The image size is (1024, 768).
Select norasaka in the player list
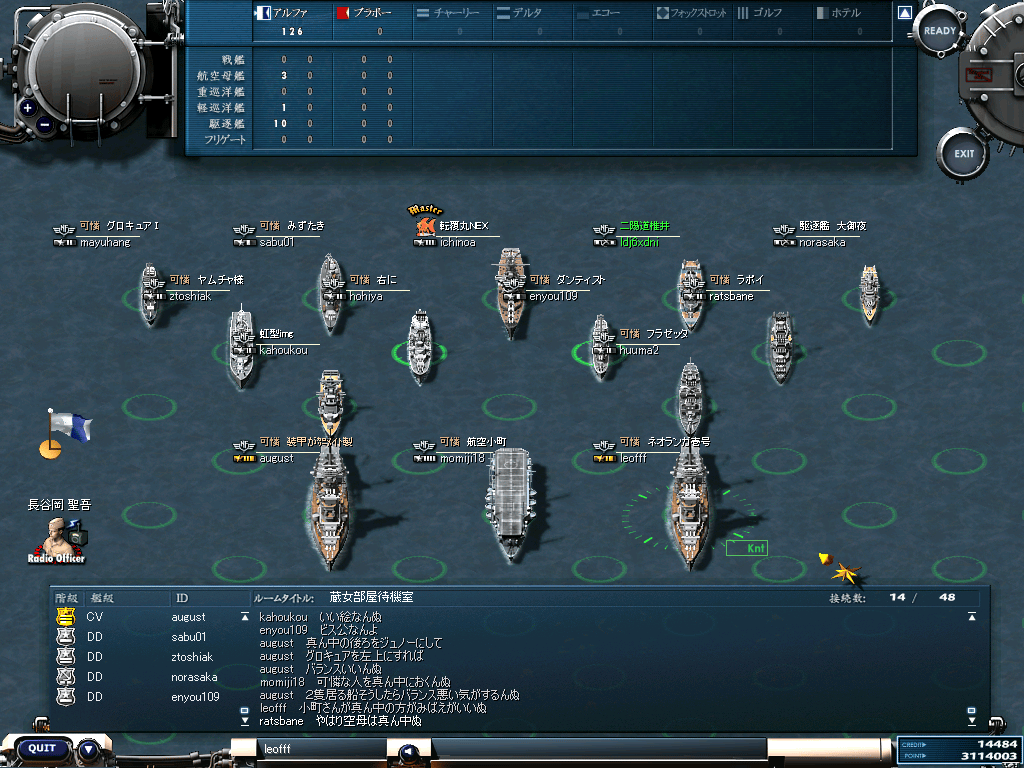coord(194,677)
